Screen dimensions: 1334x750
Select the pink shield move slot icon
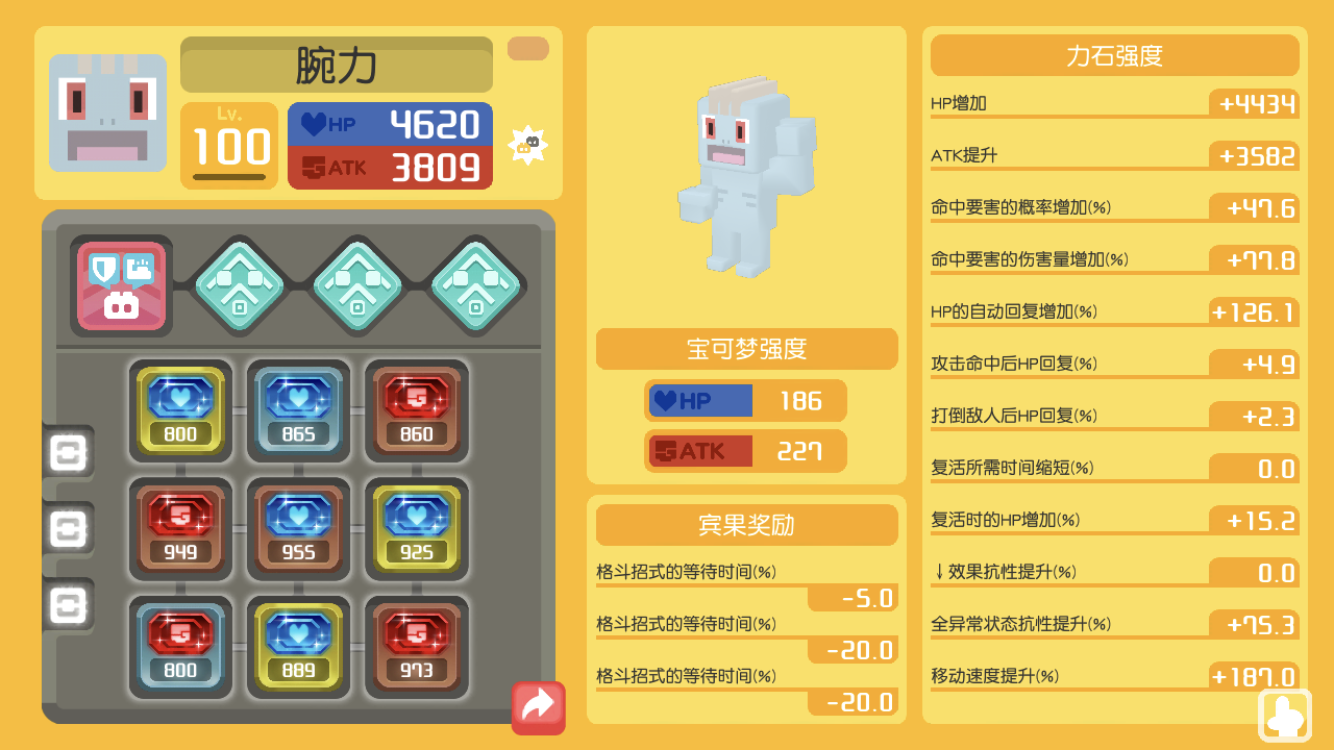[x=120, y=283]
